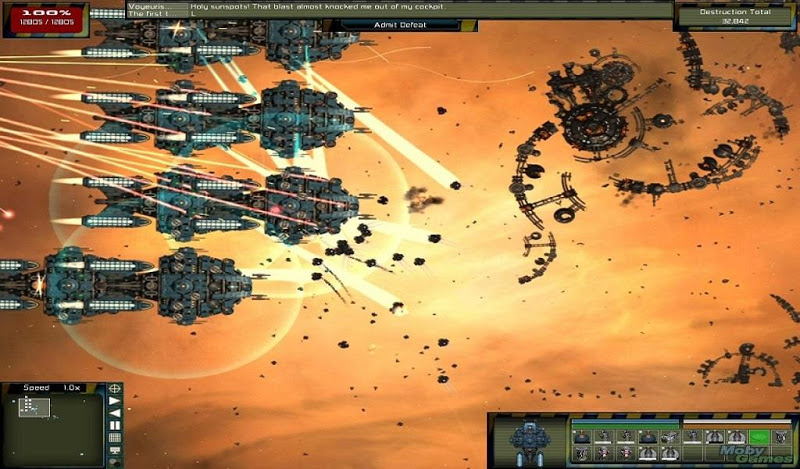800x469 pixels.
Task: Select the green highlighted module slot
Action: point(760,437)
